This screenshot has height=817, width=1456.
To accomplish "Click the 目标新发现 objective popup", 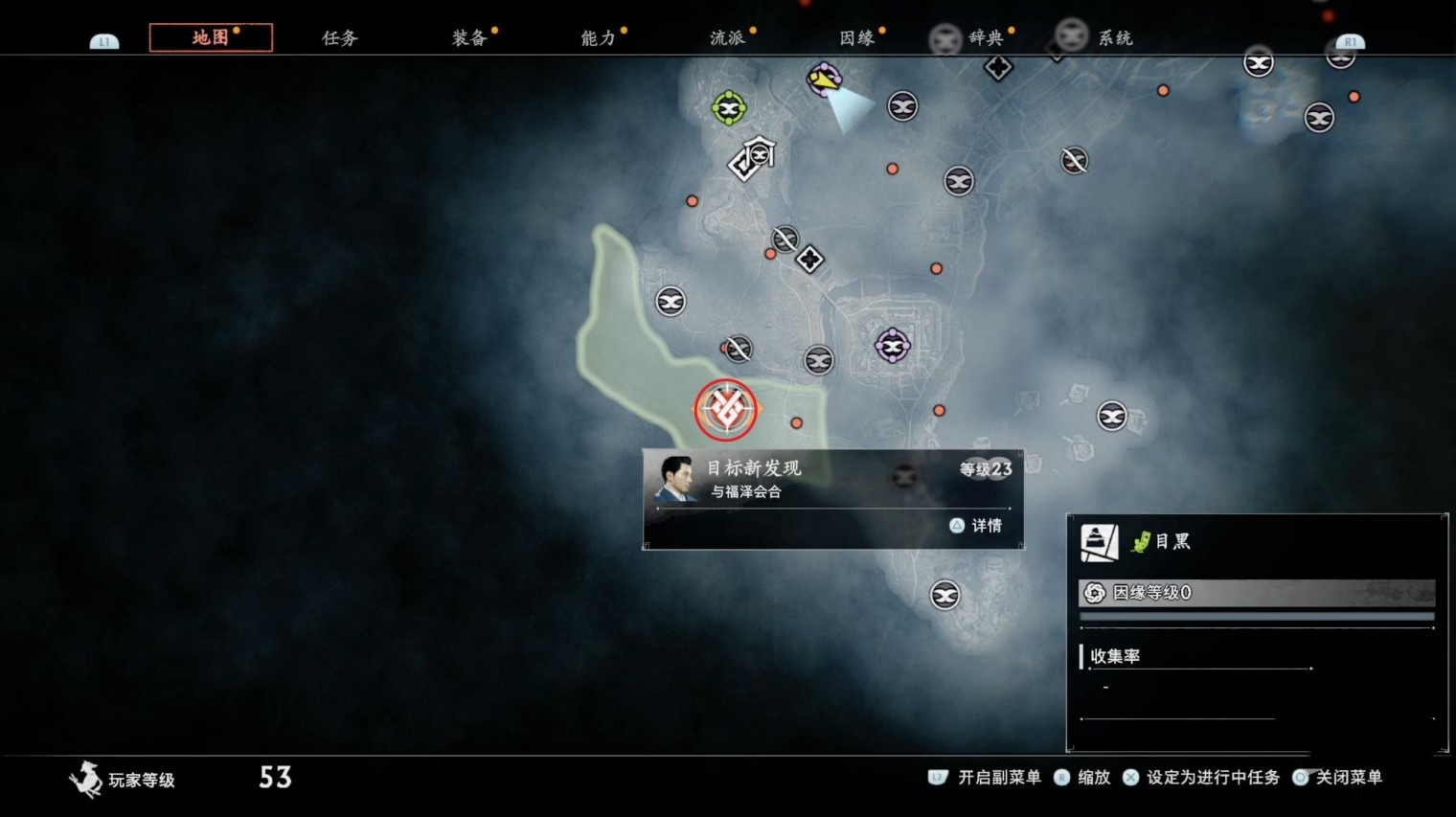I will [x=831, y=479].
